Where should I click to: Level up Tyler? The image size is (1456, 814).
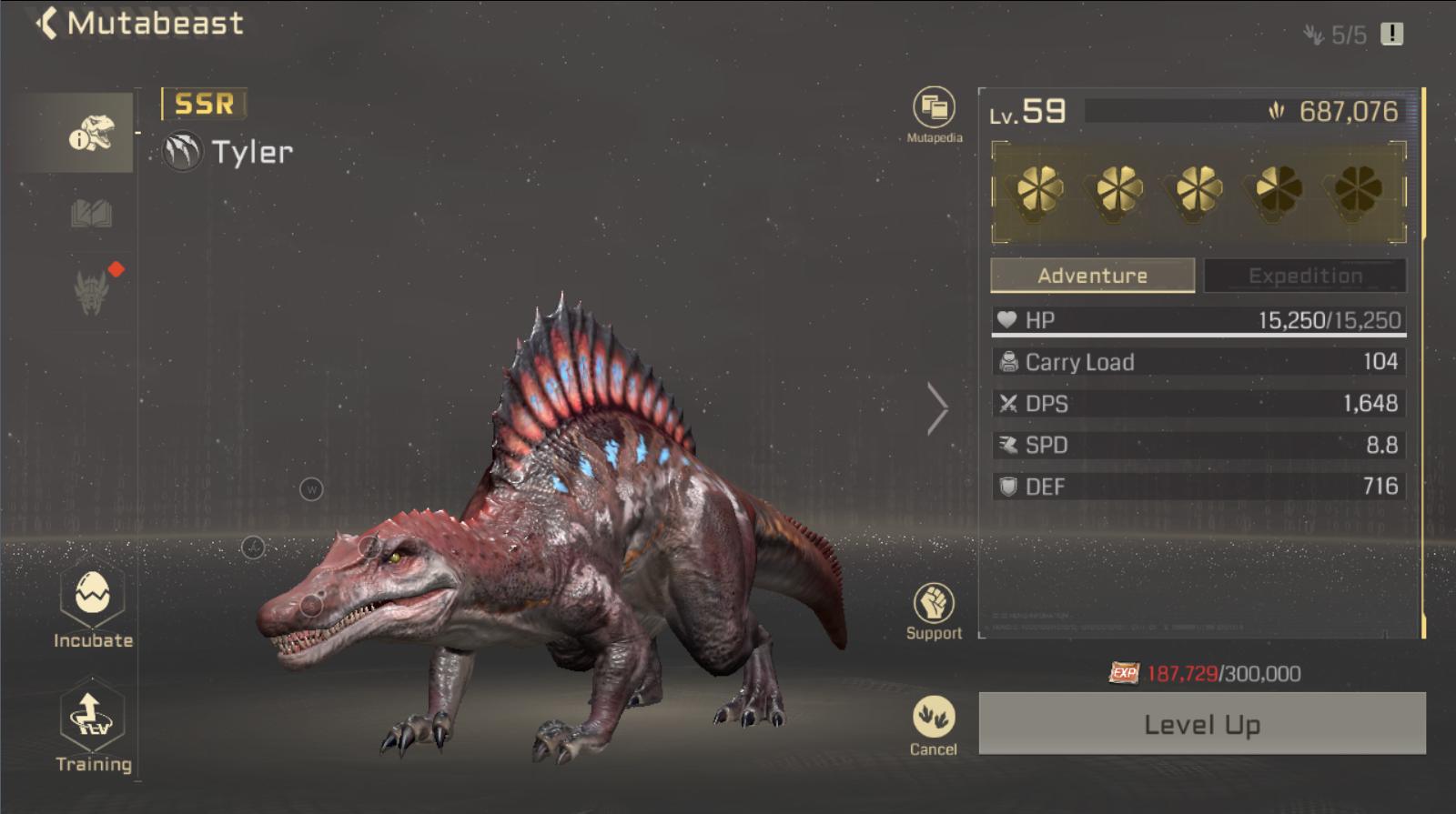click(1201, 724)
